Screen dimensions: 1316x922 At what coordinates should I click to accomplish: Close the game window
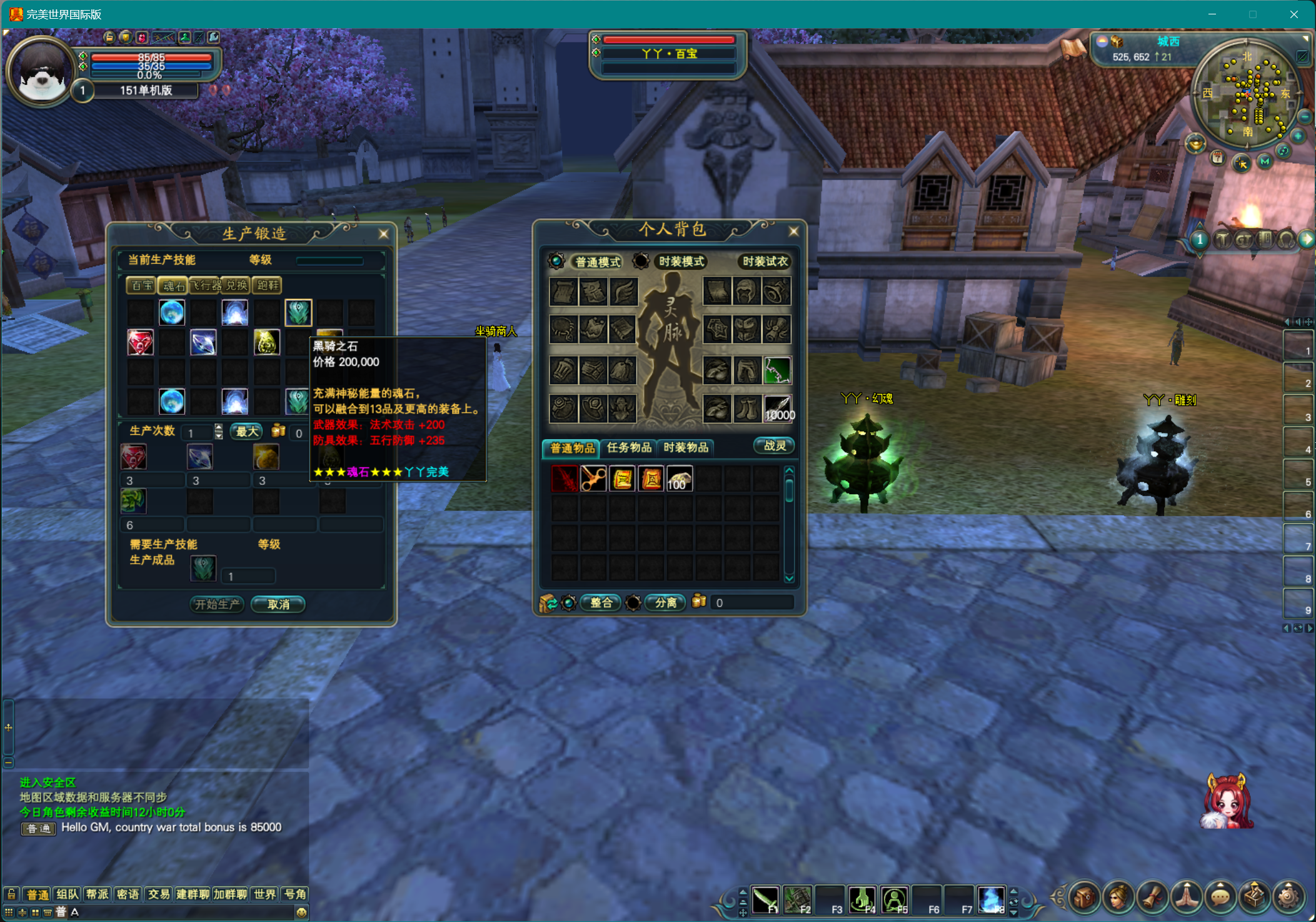pos(1293,14)
